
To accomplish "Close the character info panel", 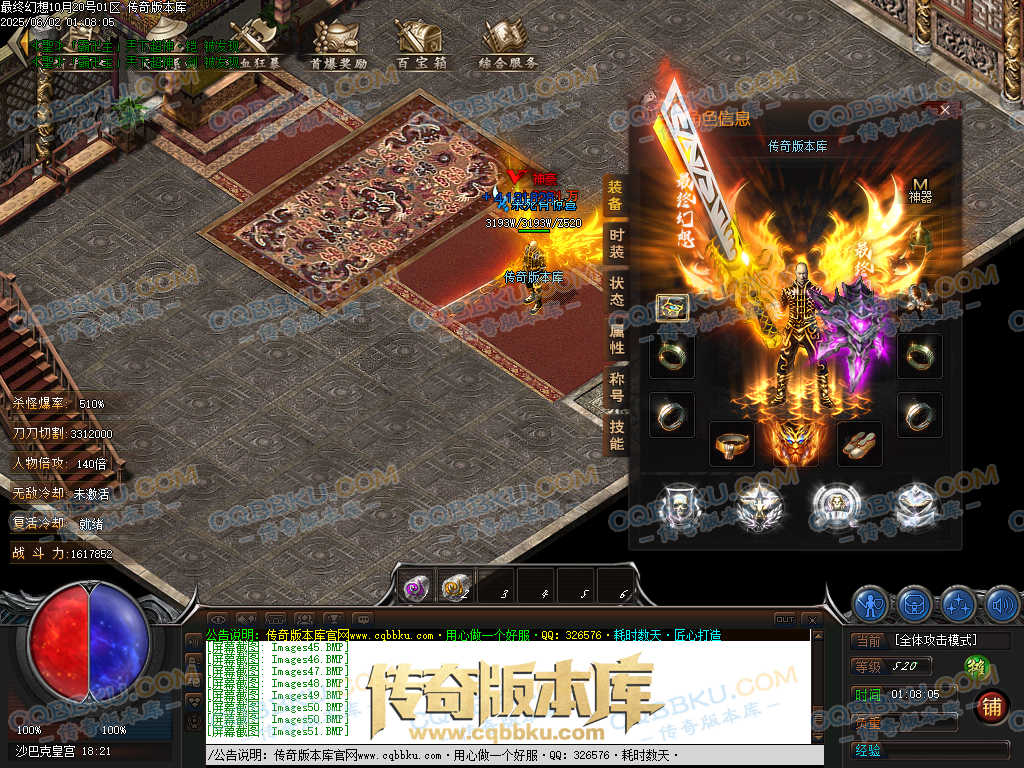I will (x=945, y=111).
